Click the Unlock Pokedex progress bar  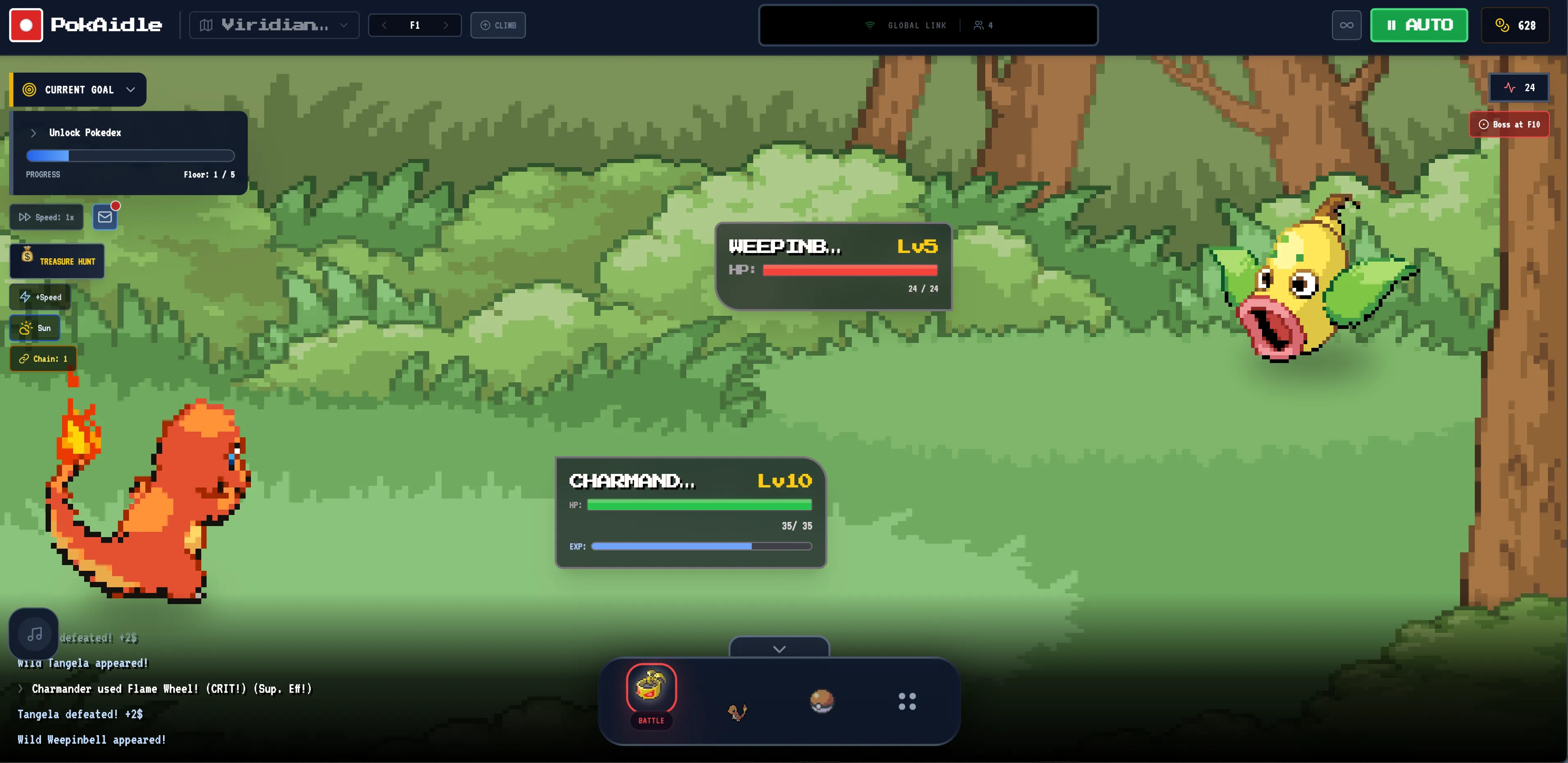[129, 156]
